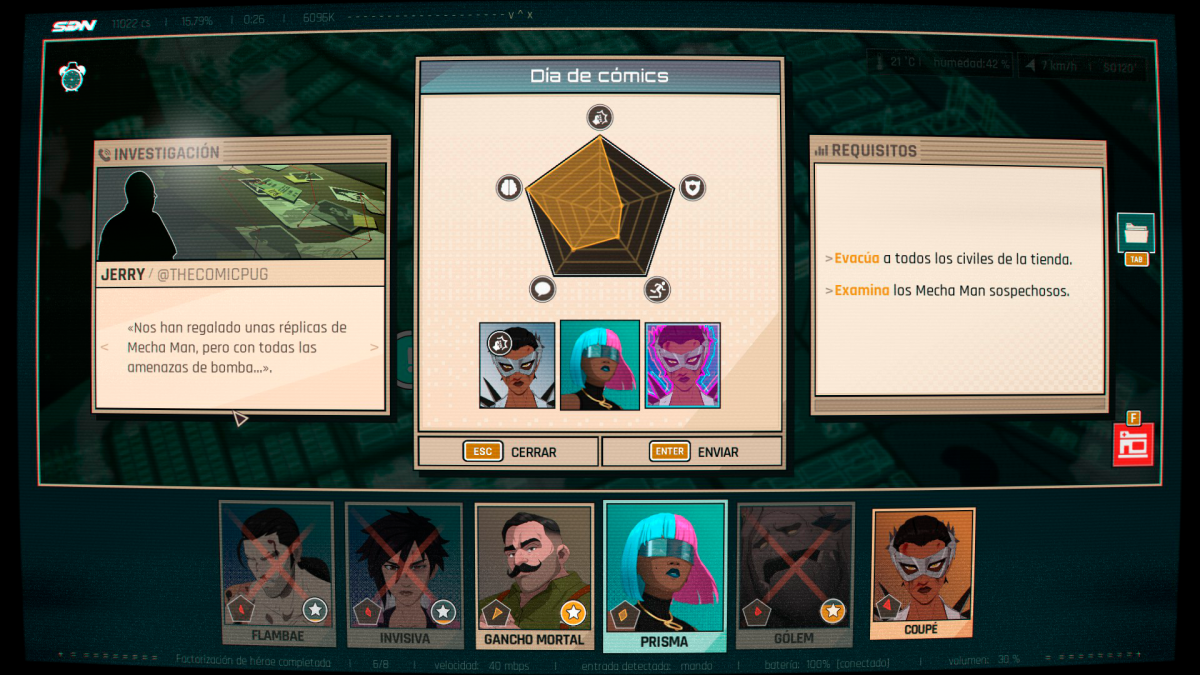This screenshot has height=675, width=1200.
Task: Click the pink neon masked hero slot
Action: pyautogui.click(x=682, y=366)
